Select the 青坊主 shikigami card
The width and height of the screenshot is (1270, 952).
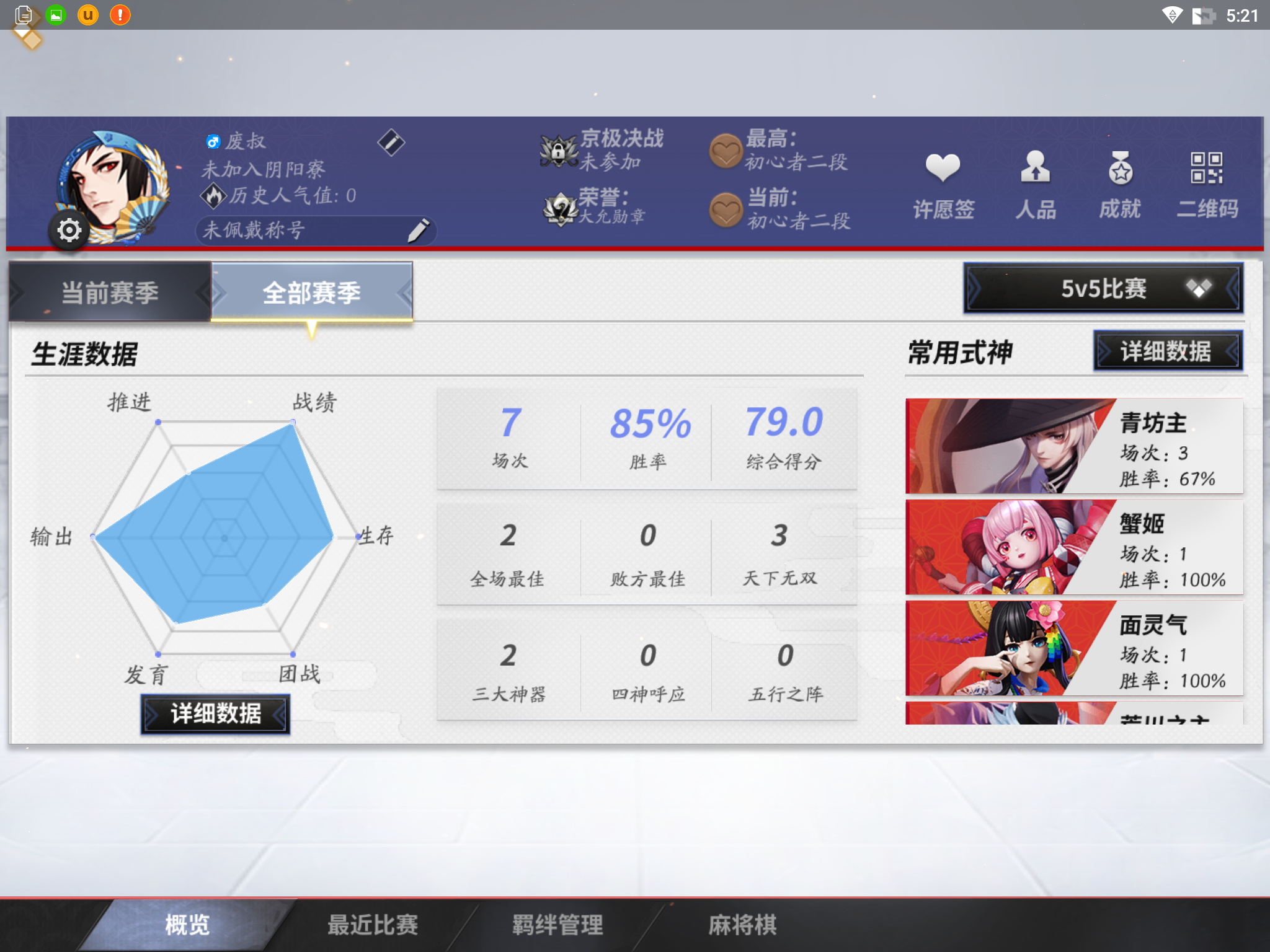1073,446
